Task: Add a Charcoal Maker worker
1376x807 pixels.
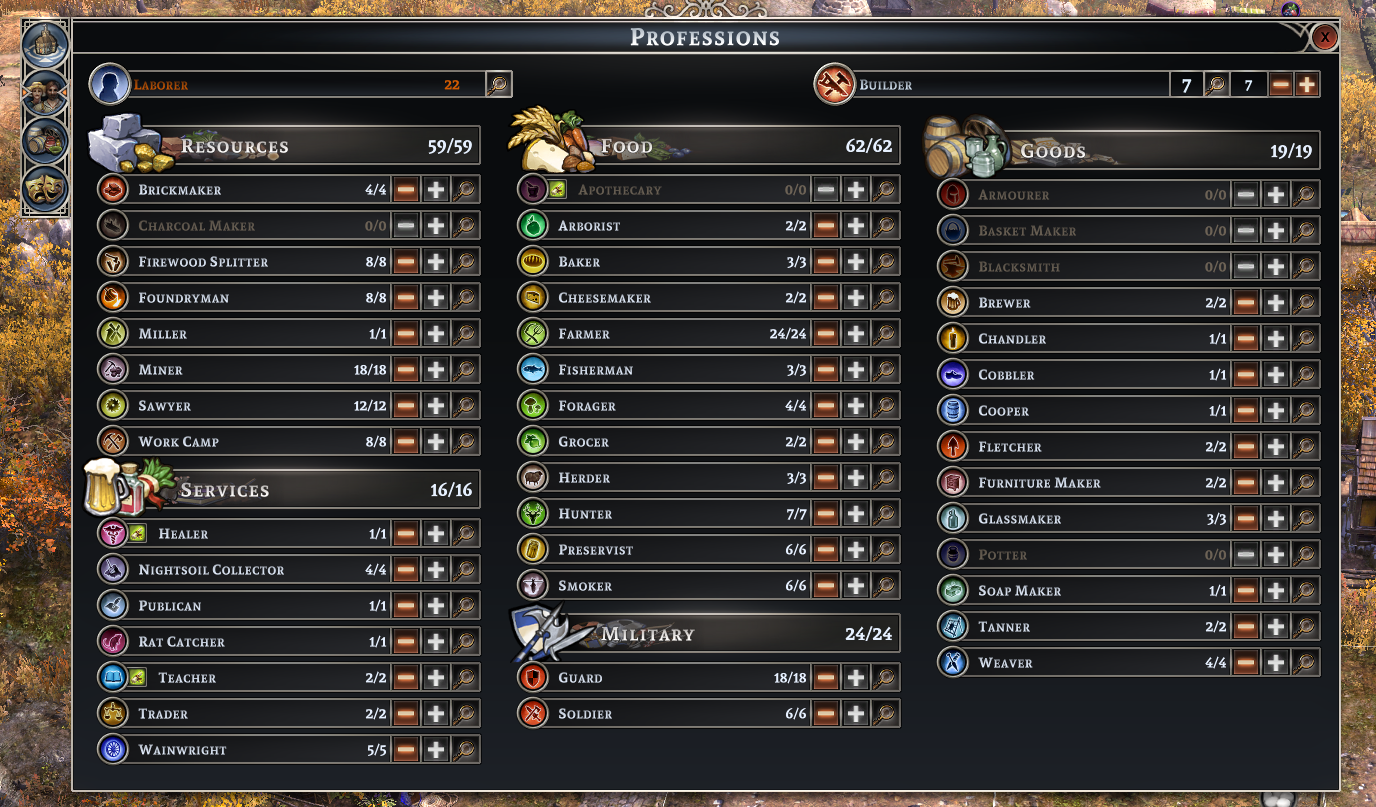Action: (x=436, y=226)
